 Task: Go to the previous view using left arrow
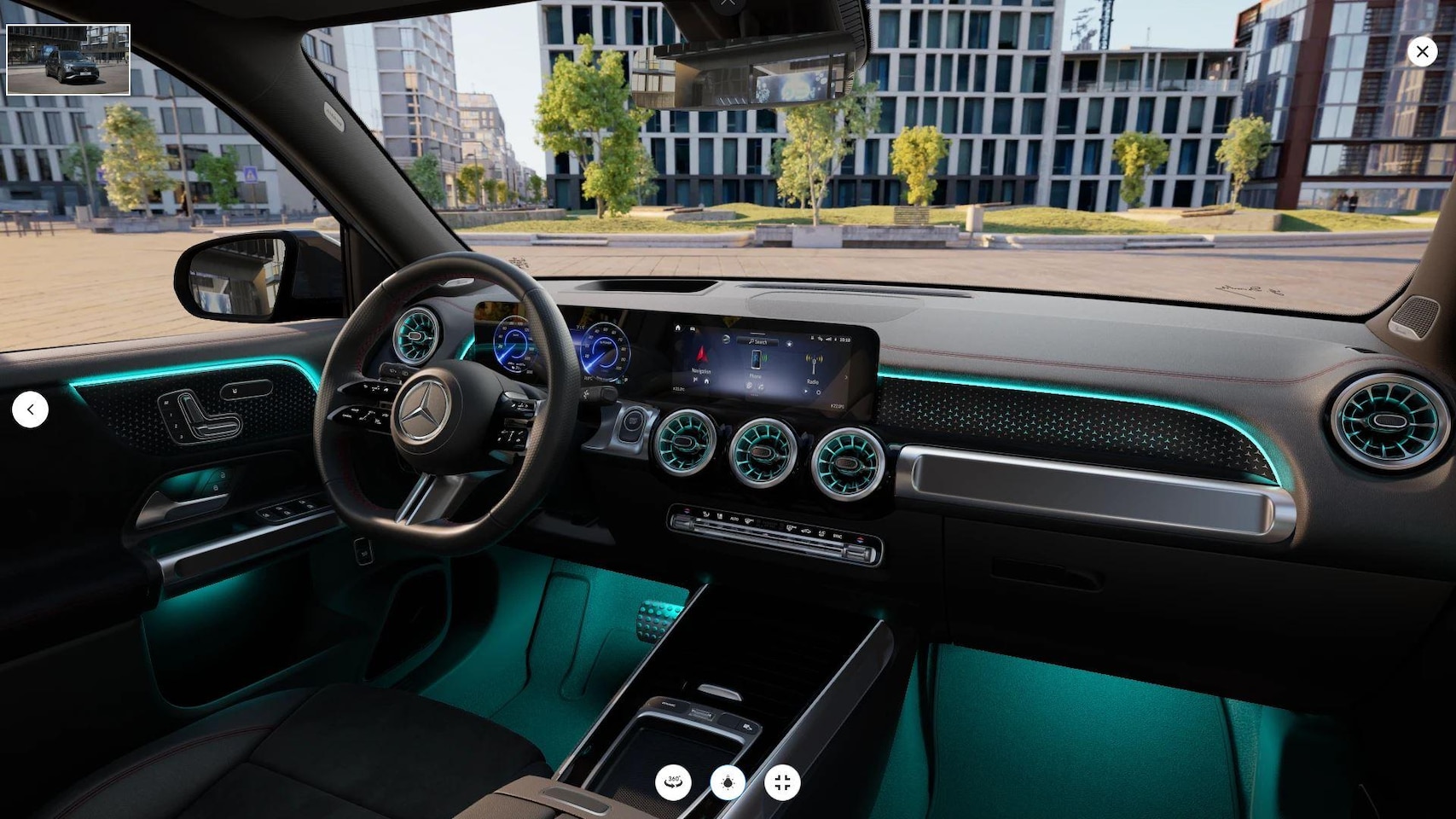[30, 409]
